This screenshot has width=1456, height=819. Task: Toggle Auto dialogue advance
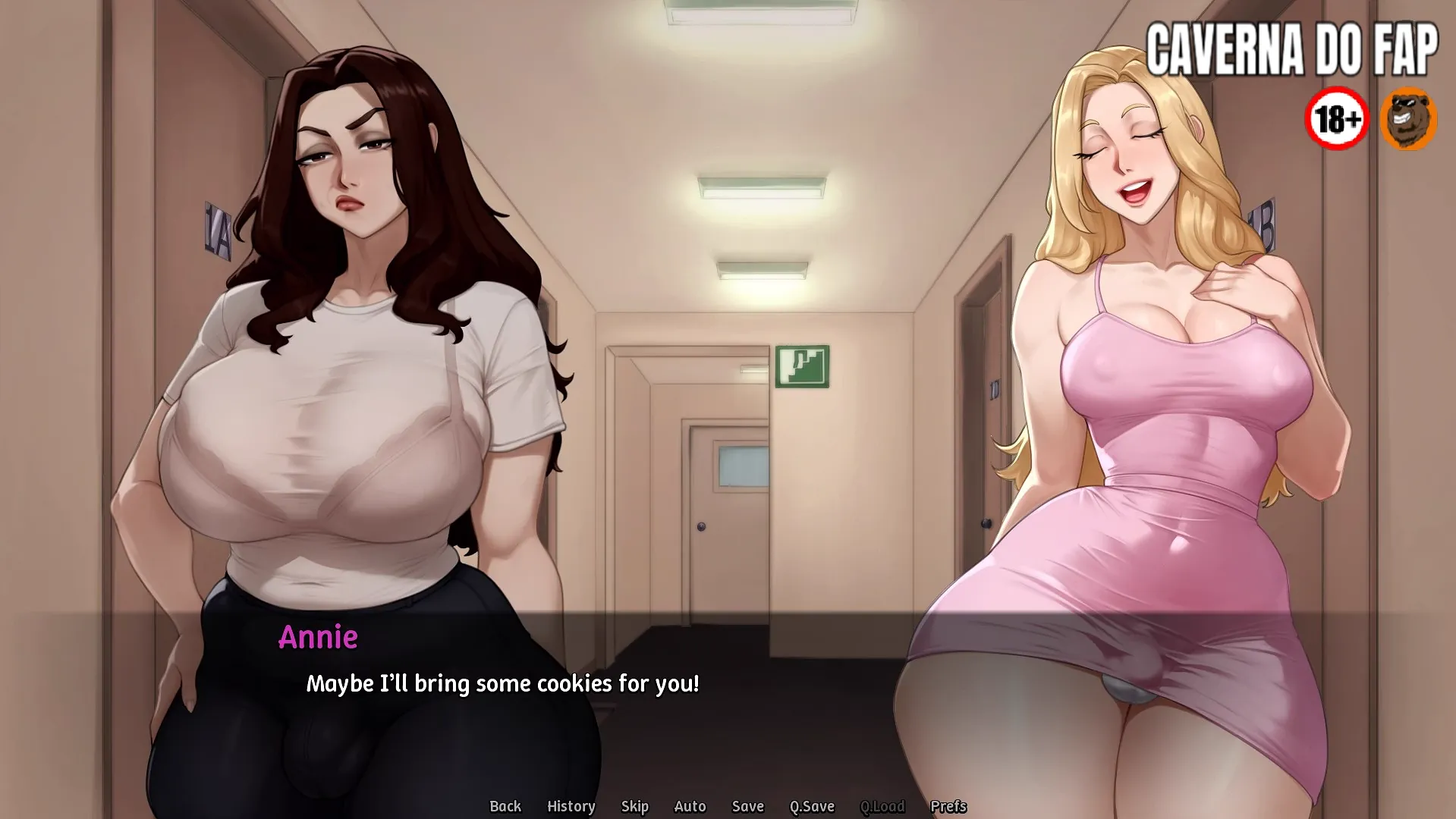pyautogui.click(x=690, y=806)
